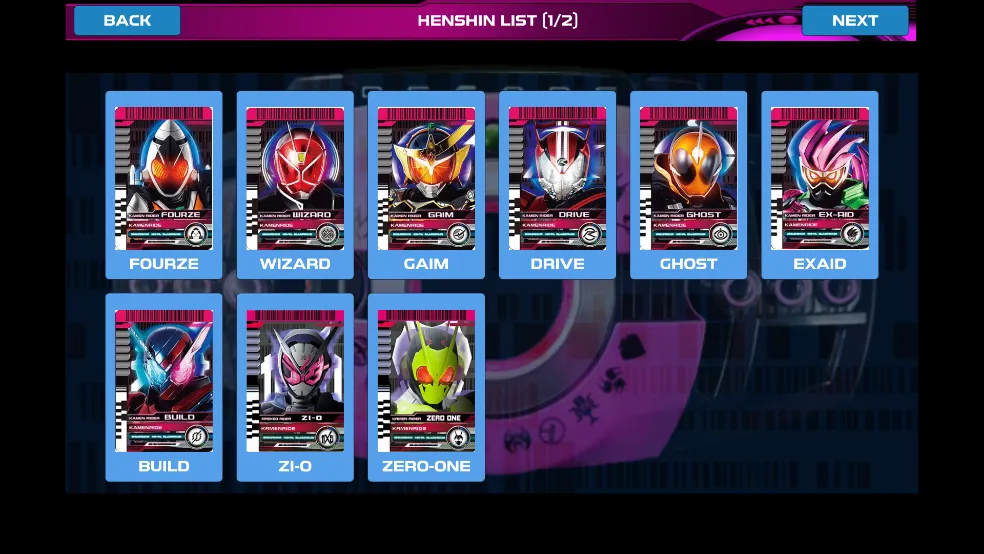Image resolution: width=984 pixels, height=554 pixels.
Task: Go back using the BACK button
Action: point(127,21)
